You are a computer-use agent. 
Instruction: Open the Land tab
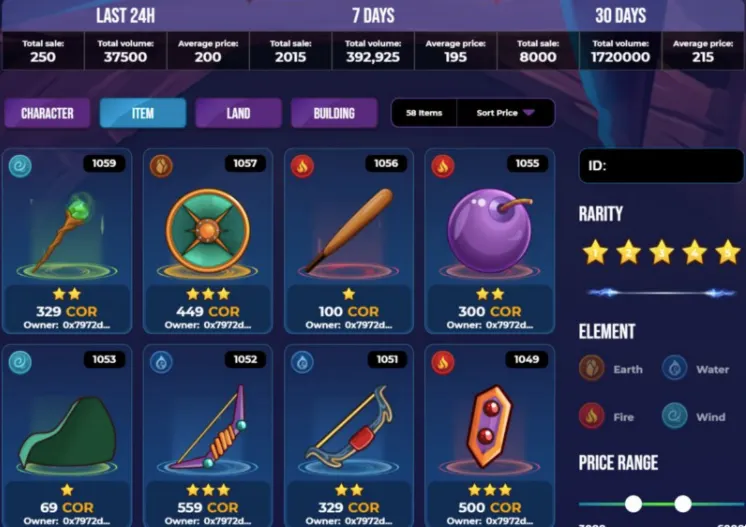coord(238,113)
